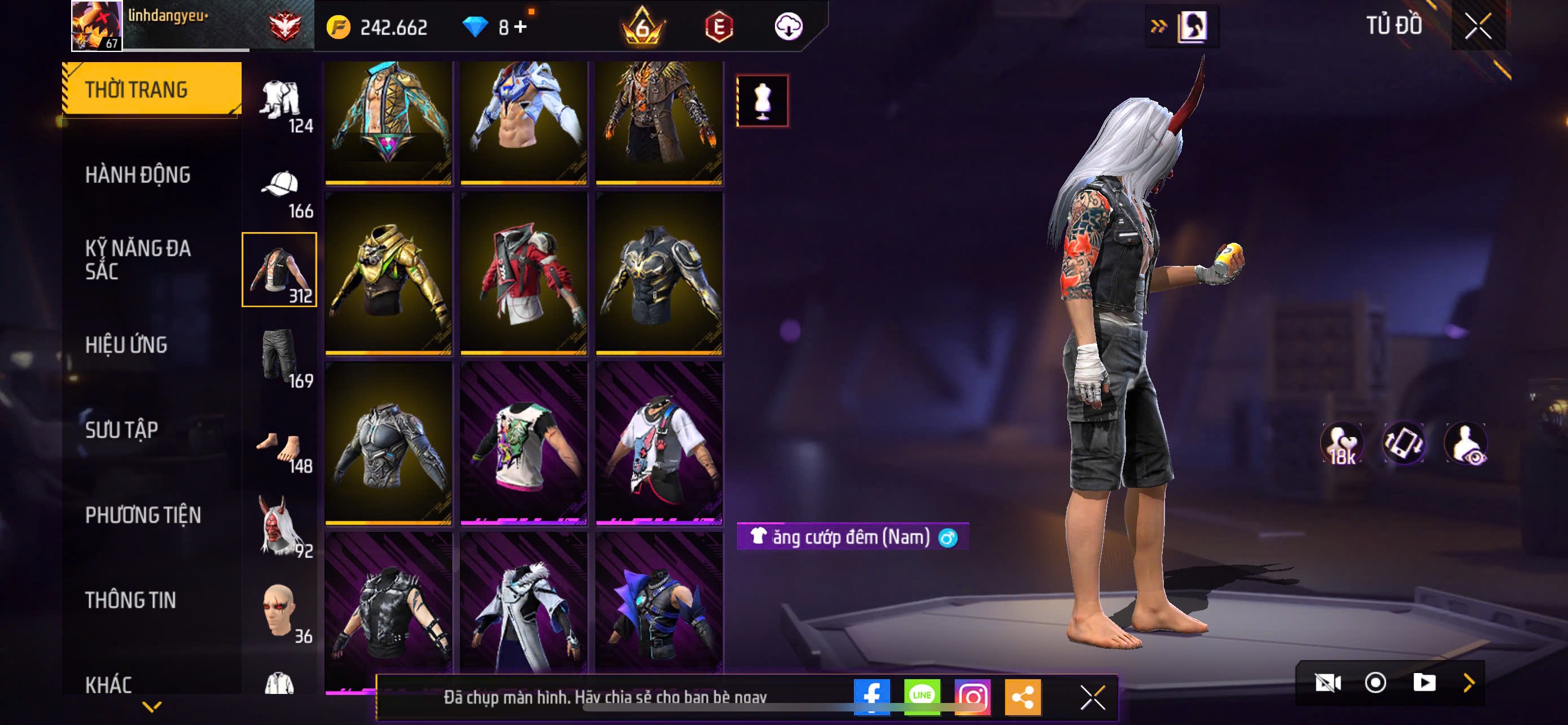
Task: Go to the PHƯƠNG TIỆN tab
Action: [x=143, y=515]
